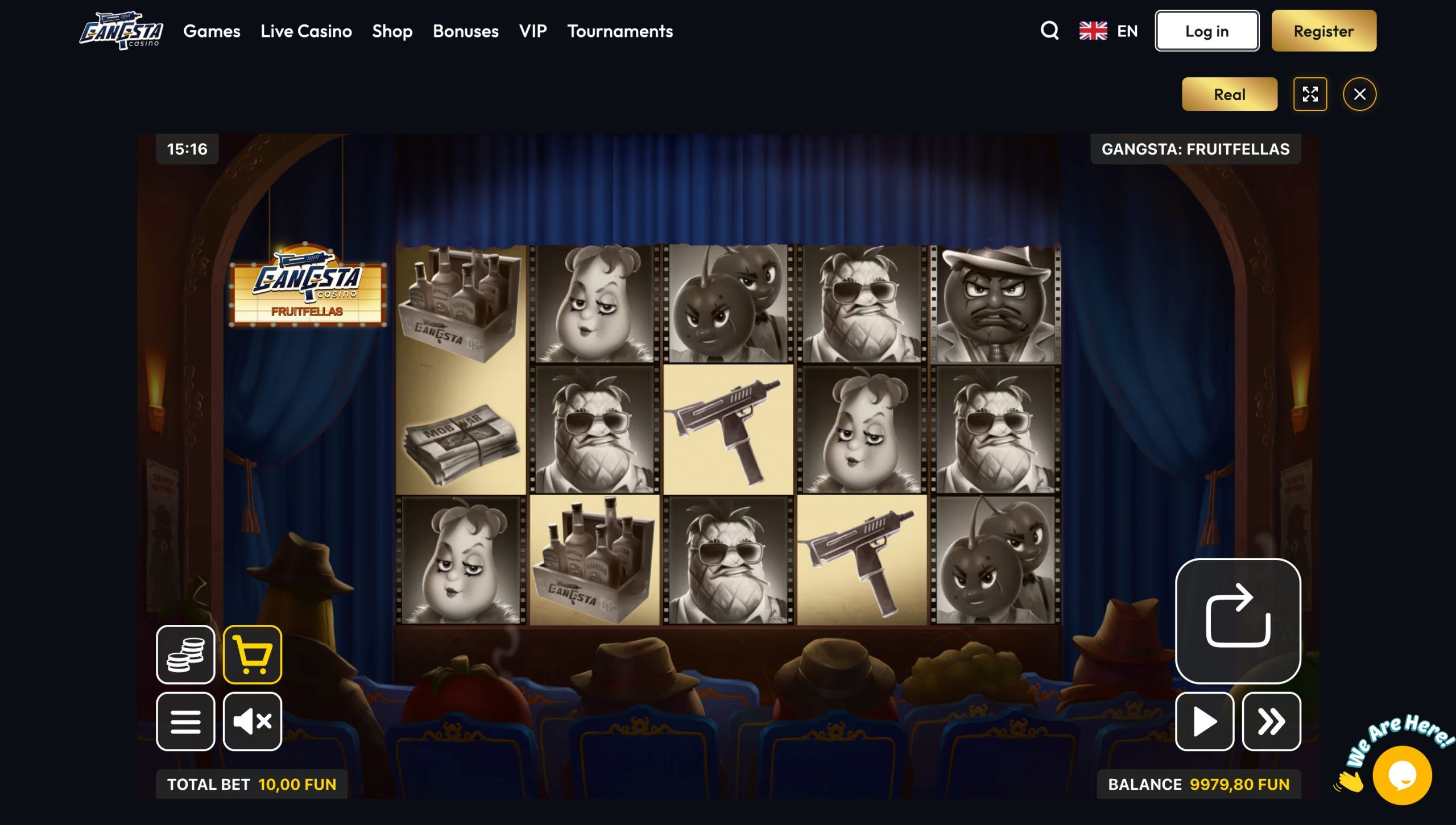Open the search function
Screen dimensions: 1456x825
1049,31
